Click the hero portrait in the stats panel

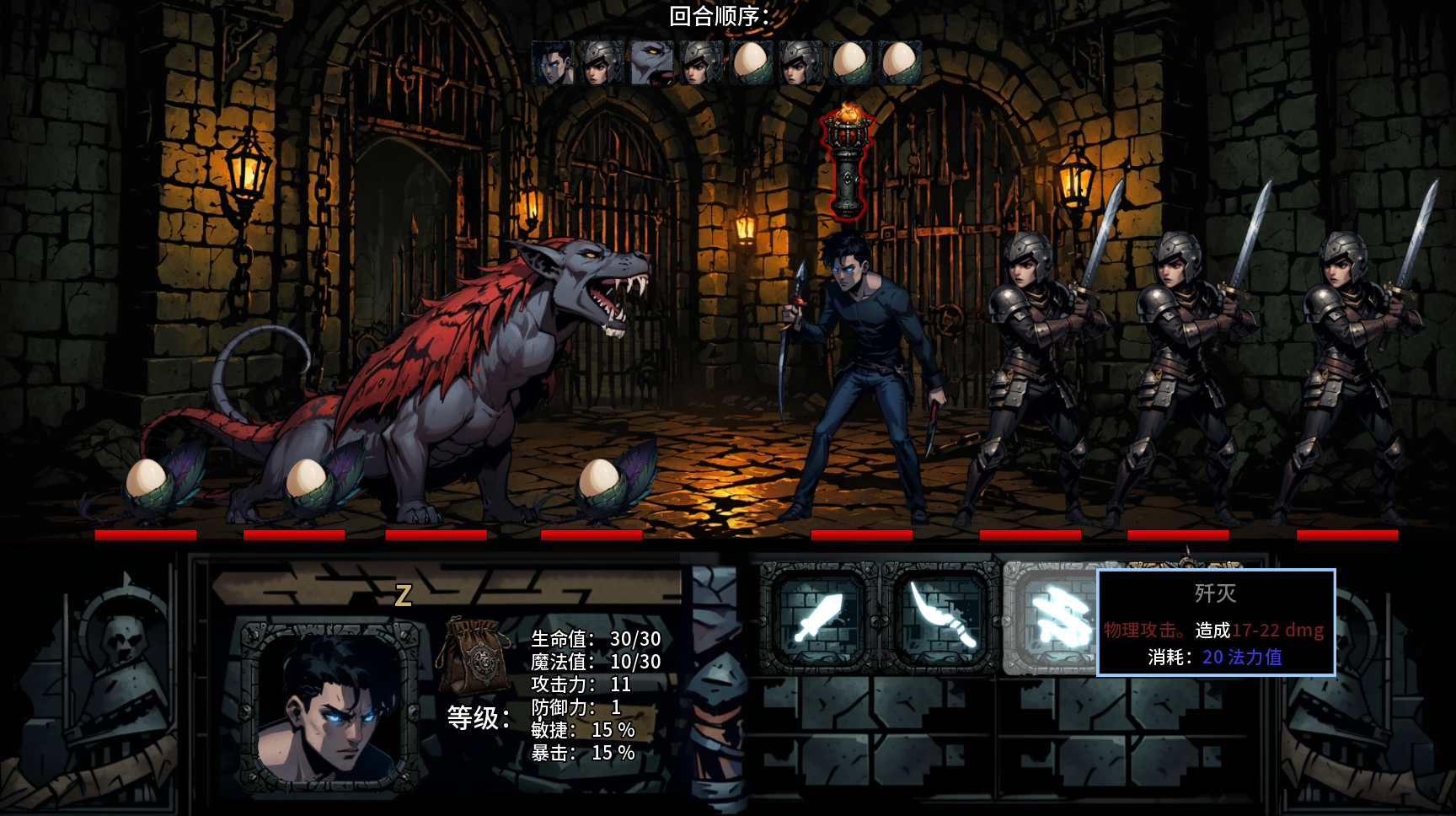[329, 706]
